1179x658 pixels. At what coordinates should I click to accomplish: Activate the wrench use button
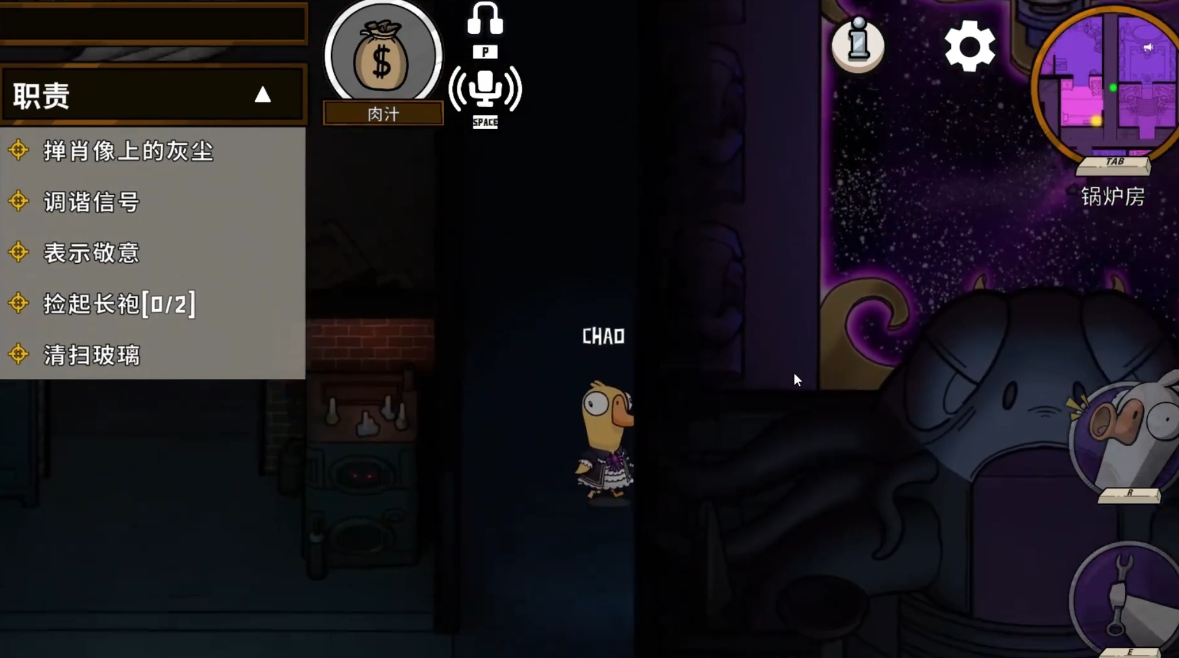coord(1129,597)
